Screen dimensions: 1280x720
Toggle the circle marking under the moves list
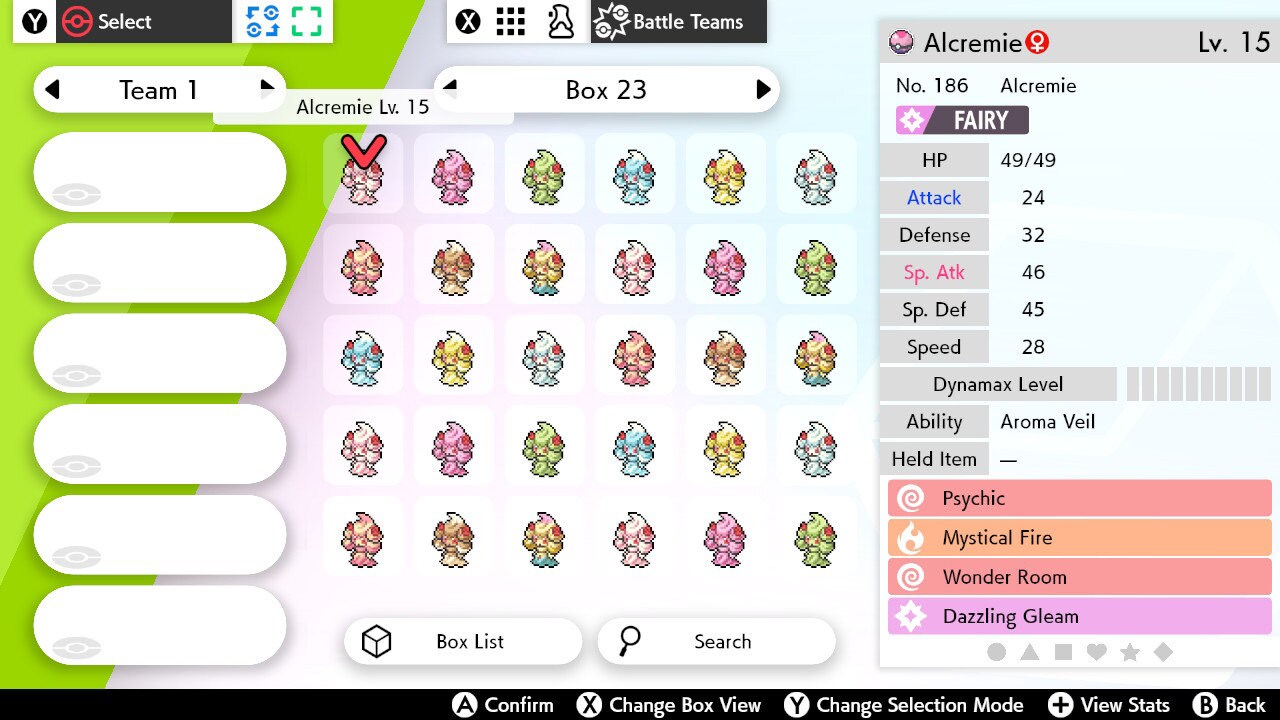pyautogui.click(x=996, y=651)
